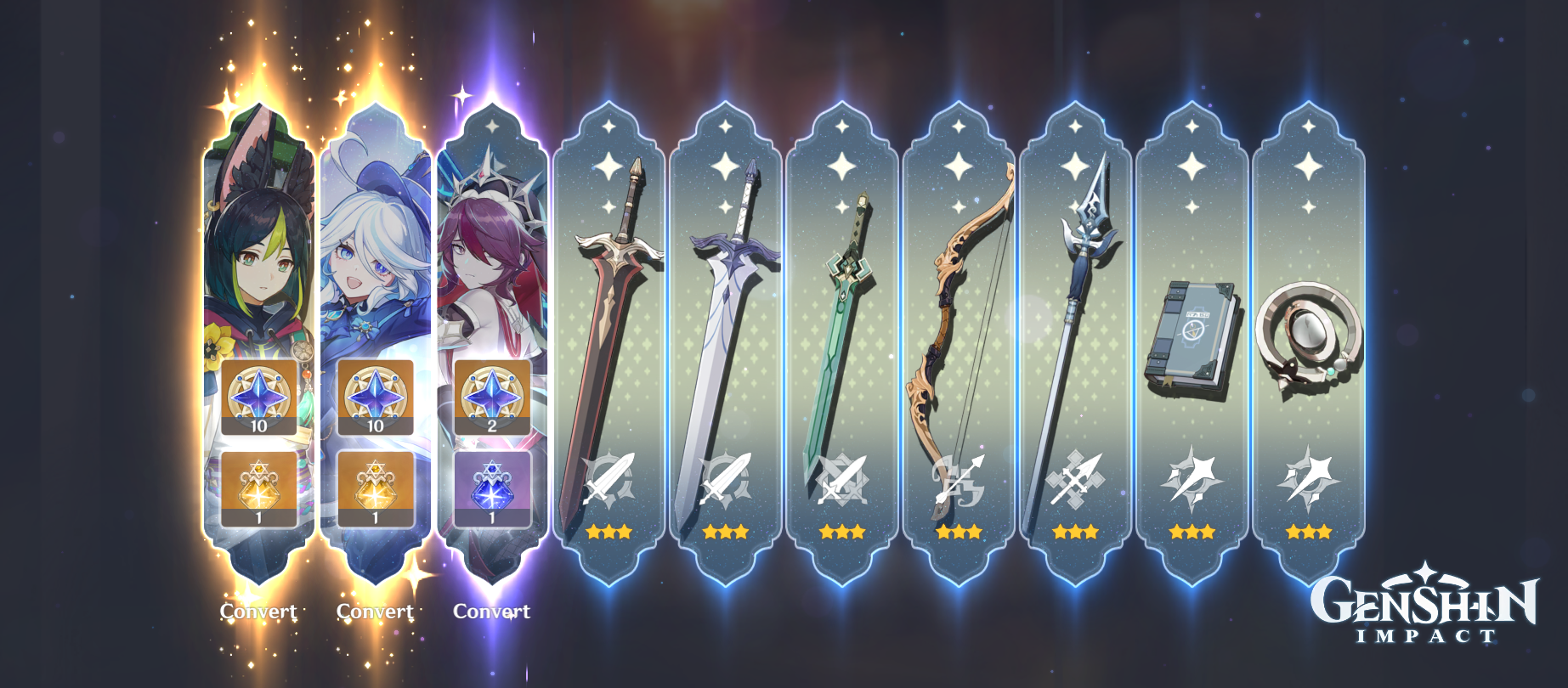This screenshot has width=1568, height=688.
Task: Click the three-star rating on the catalyst book card
Action: pos(1192,533)
